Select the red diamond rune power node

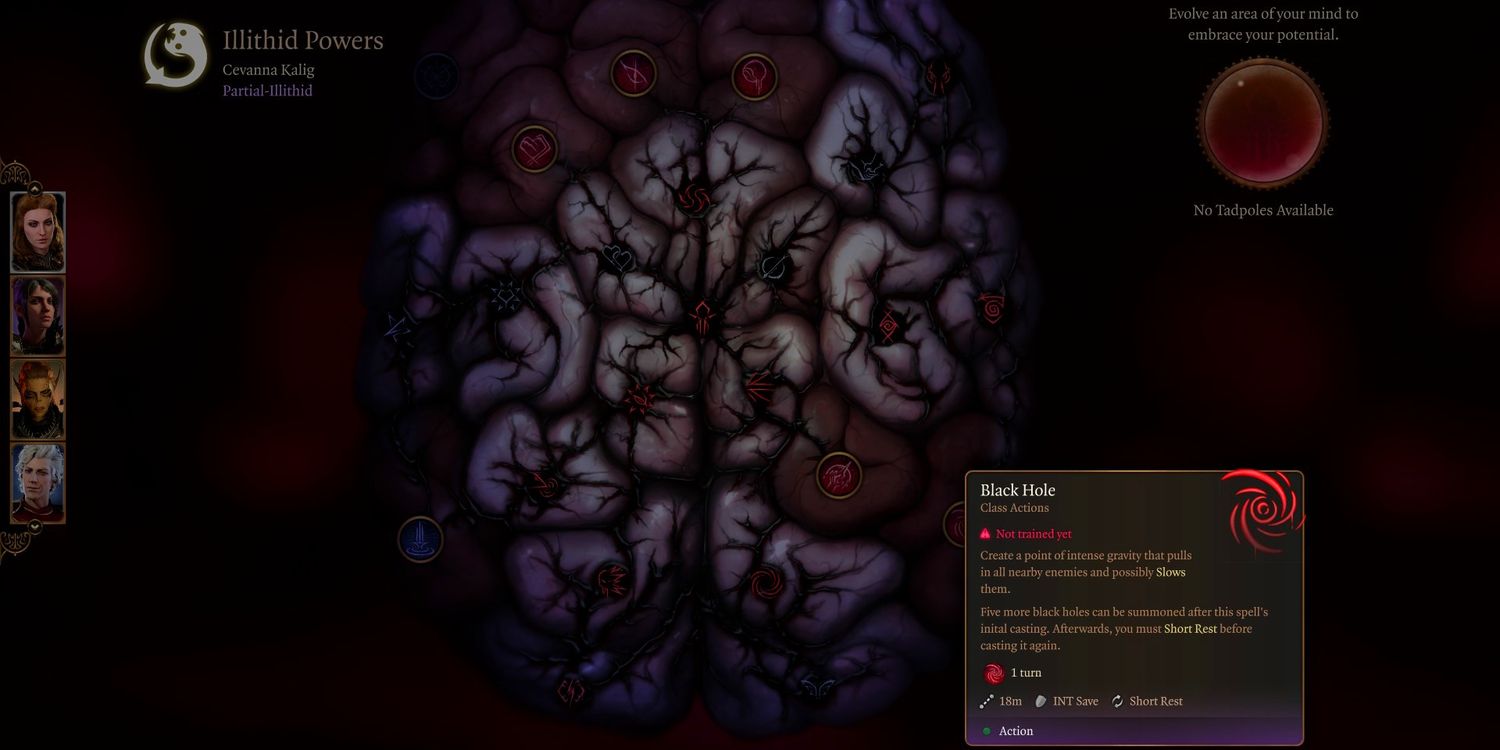[888, 327]
